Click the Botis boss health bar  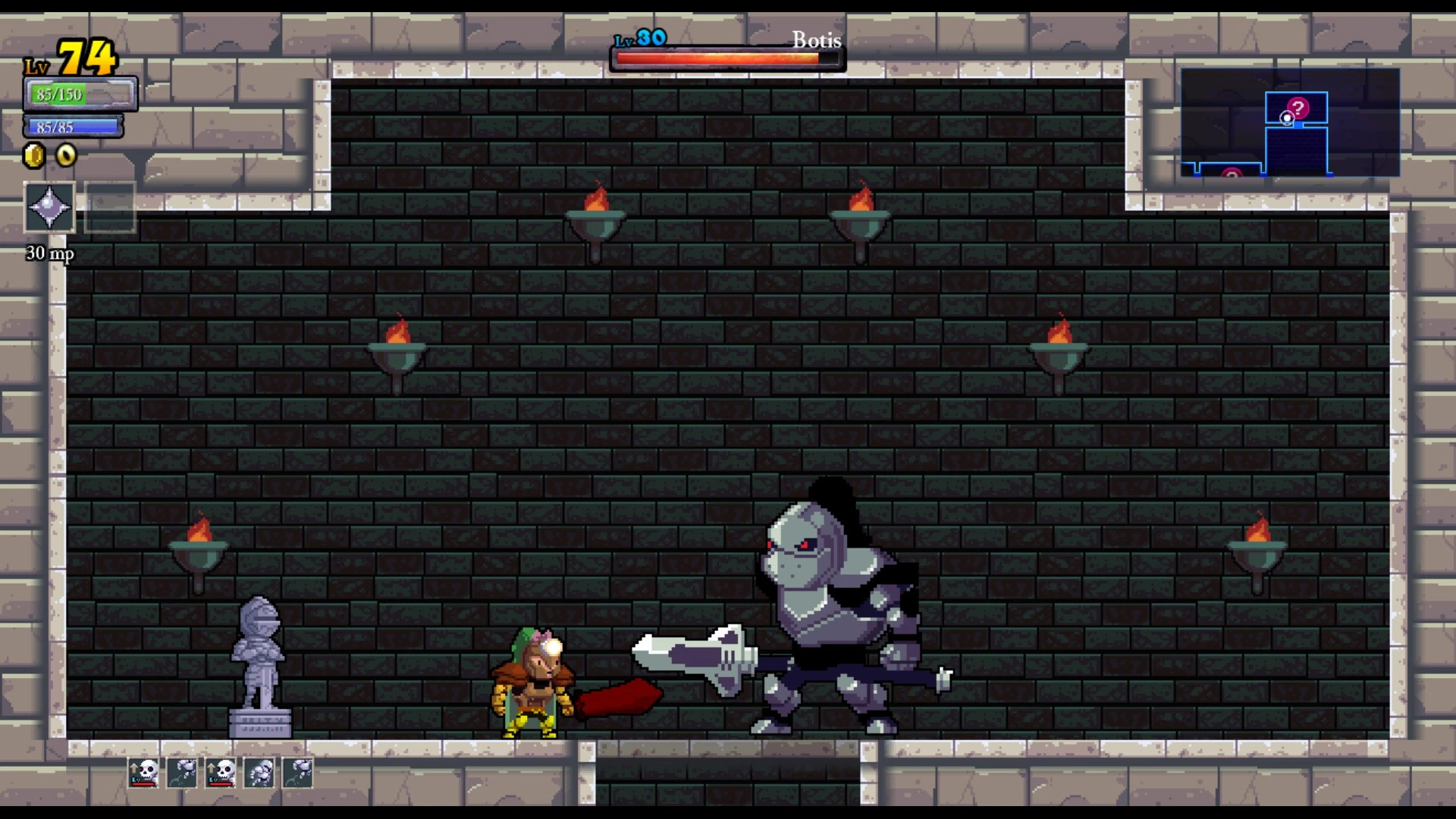pyautogui.click(x=726, y=56)
